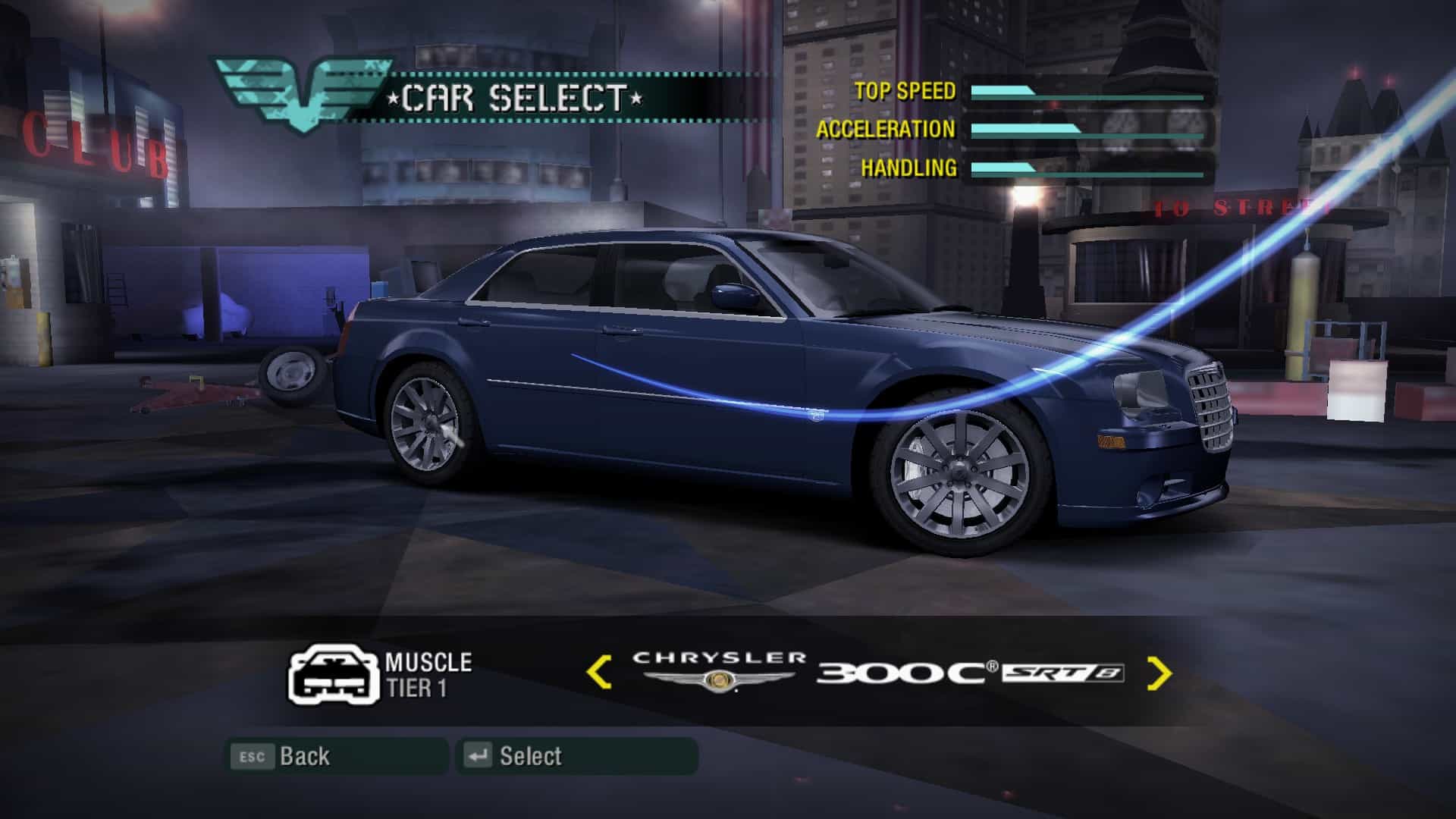The height and width of the screenshot is (819, 1456).
Task: Show the next car with right arrow
Action: pyautogui.click(x=1159, y=673)
